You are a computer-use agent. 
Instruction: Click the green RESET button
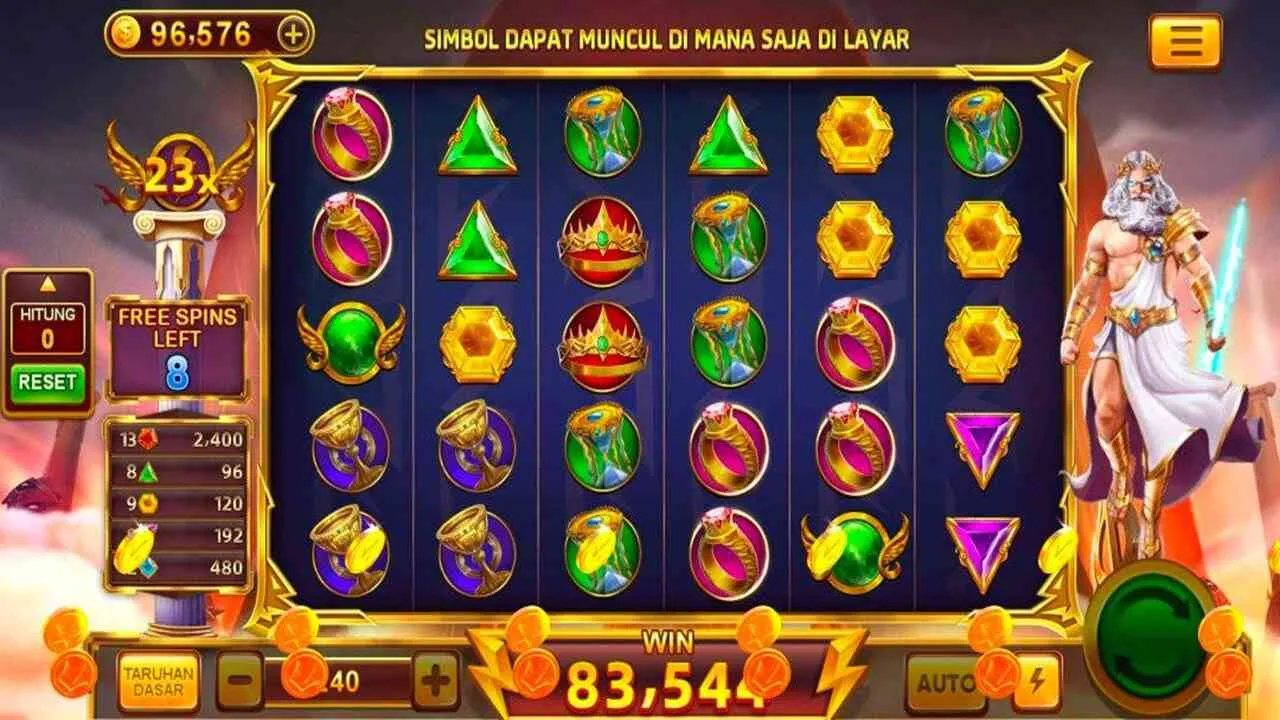[47, 382]
